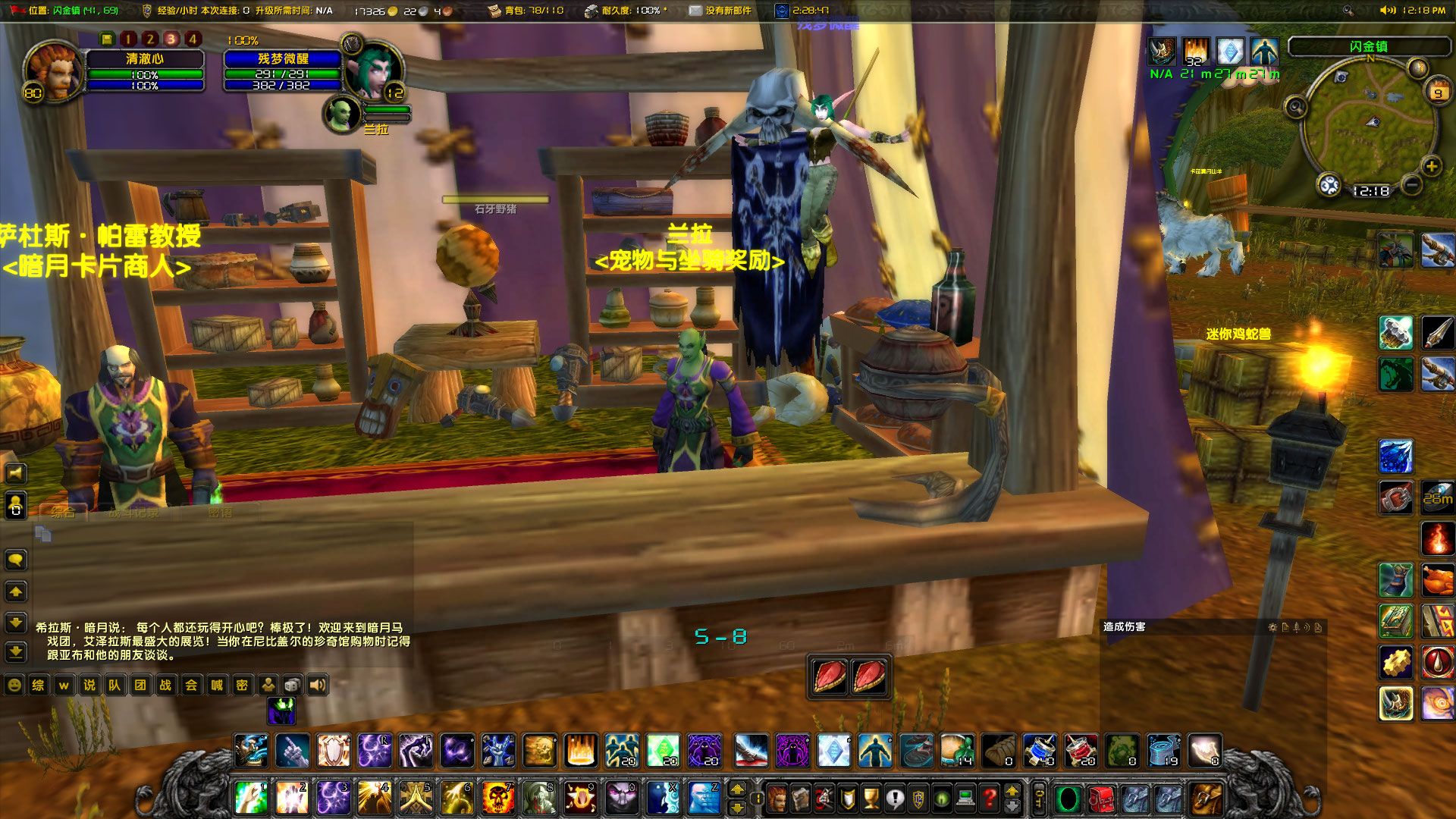Screen dimensions: 1456x819
Task: Open the quest log exclamation bubble icon
Action: tap(895, 799)
